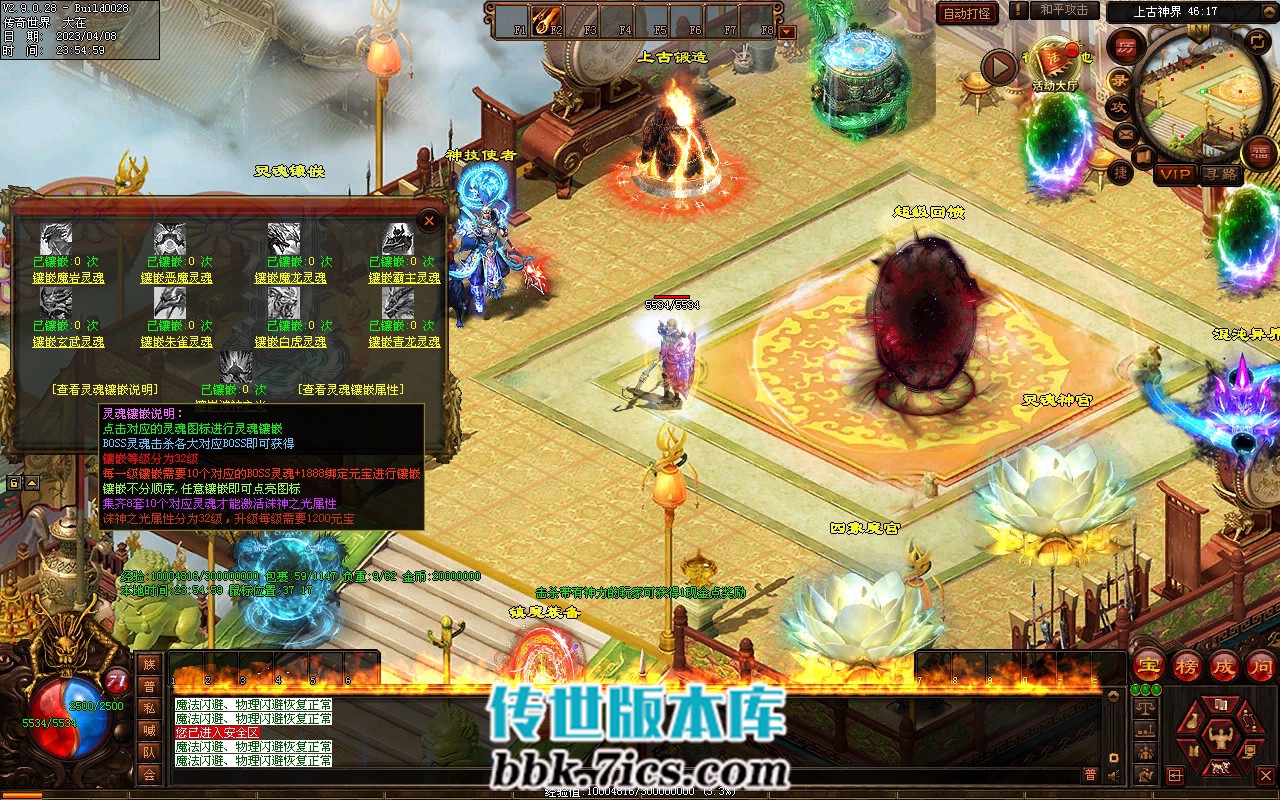Open the 榜 ranking button
1280x800 pixels.
(1187, 665)
